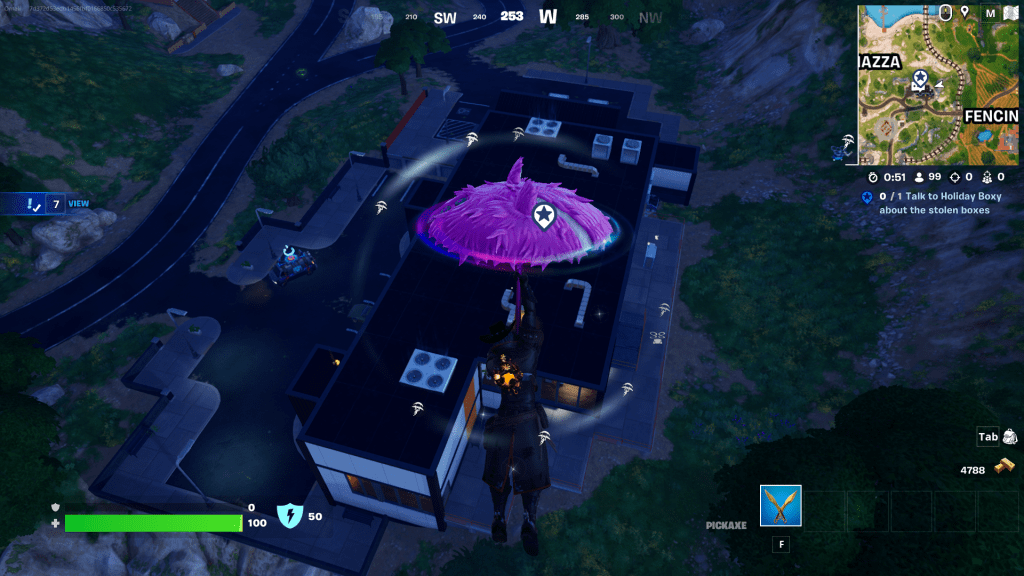View the completed quests notification
Screen dimensions: 1024x576
[x=45, y=204]
